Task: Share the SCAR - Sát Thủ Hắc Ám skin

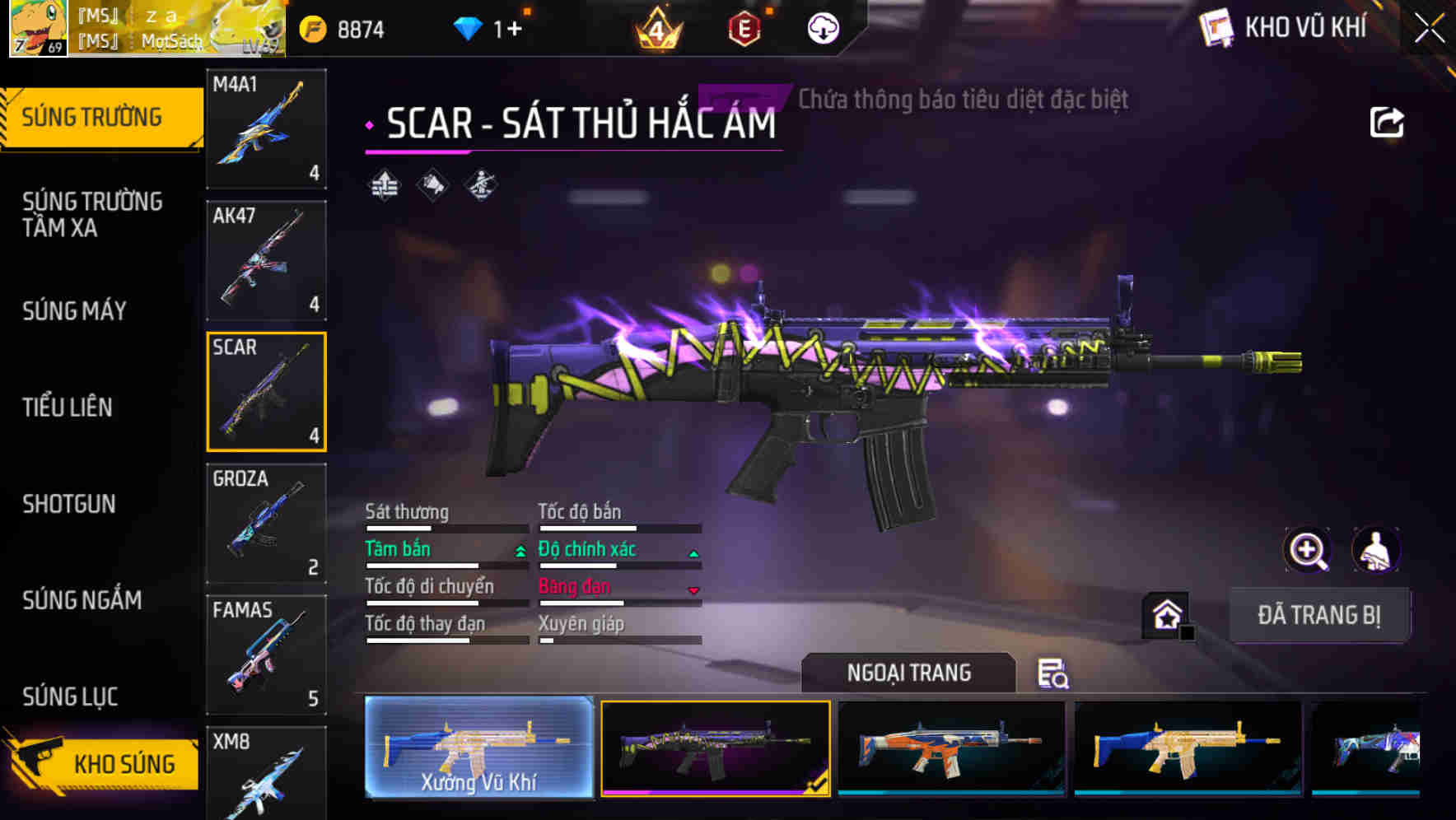Action: click(1388, 122)
